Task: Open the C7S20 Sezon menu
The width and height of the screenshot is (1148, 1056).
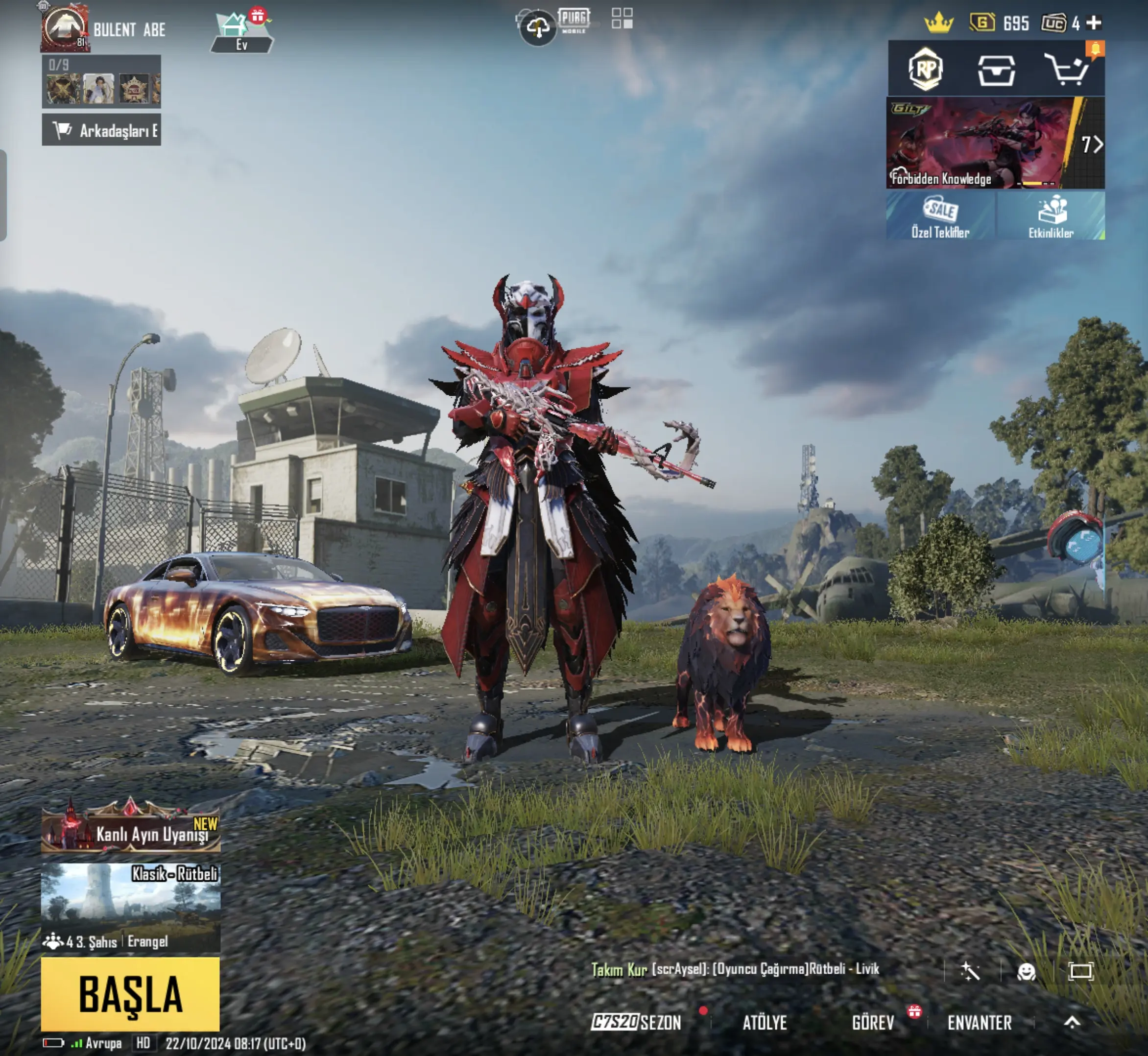Action: pos(636,1022)
